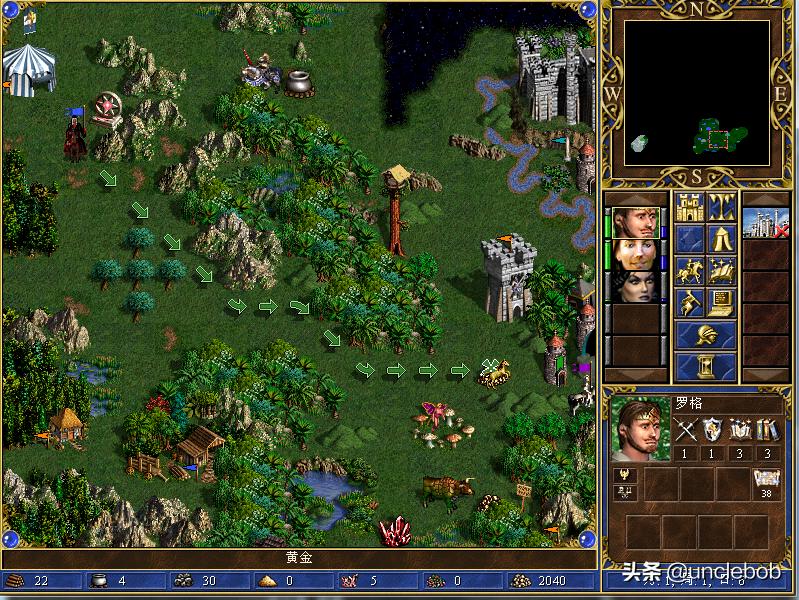Open the Kingdom Overview castle button
Image resolution: width=799 pixels, height=600 pixels.
(690, 207)
